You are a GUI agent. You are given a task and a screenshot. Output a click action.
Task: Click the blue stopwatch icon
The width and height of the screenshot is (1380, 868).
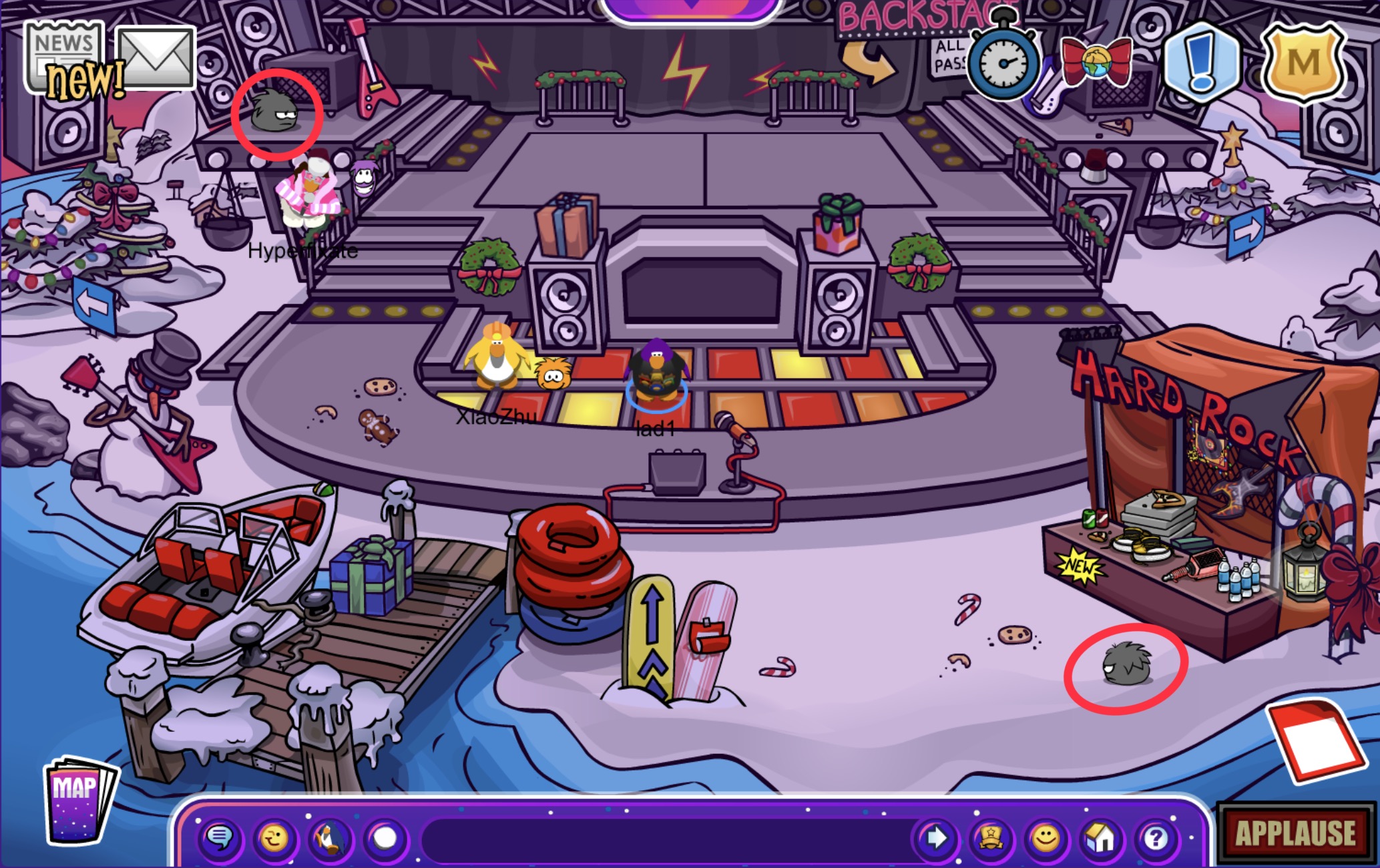pos(1003,62)
